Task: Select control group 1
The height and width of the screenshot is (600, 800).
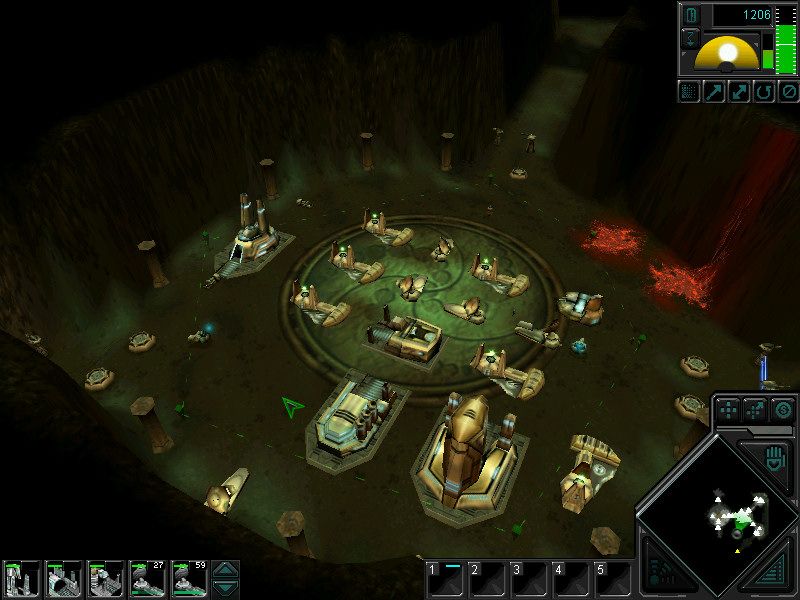Action: point(445,578)
